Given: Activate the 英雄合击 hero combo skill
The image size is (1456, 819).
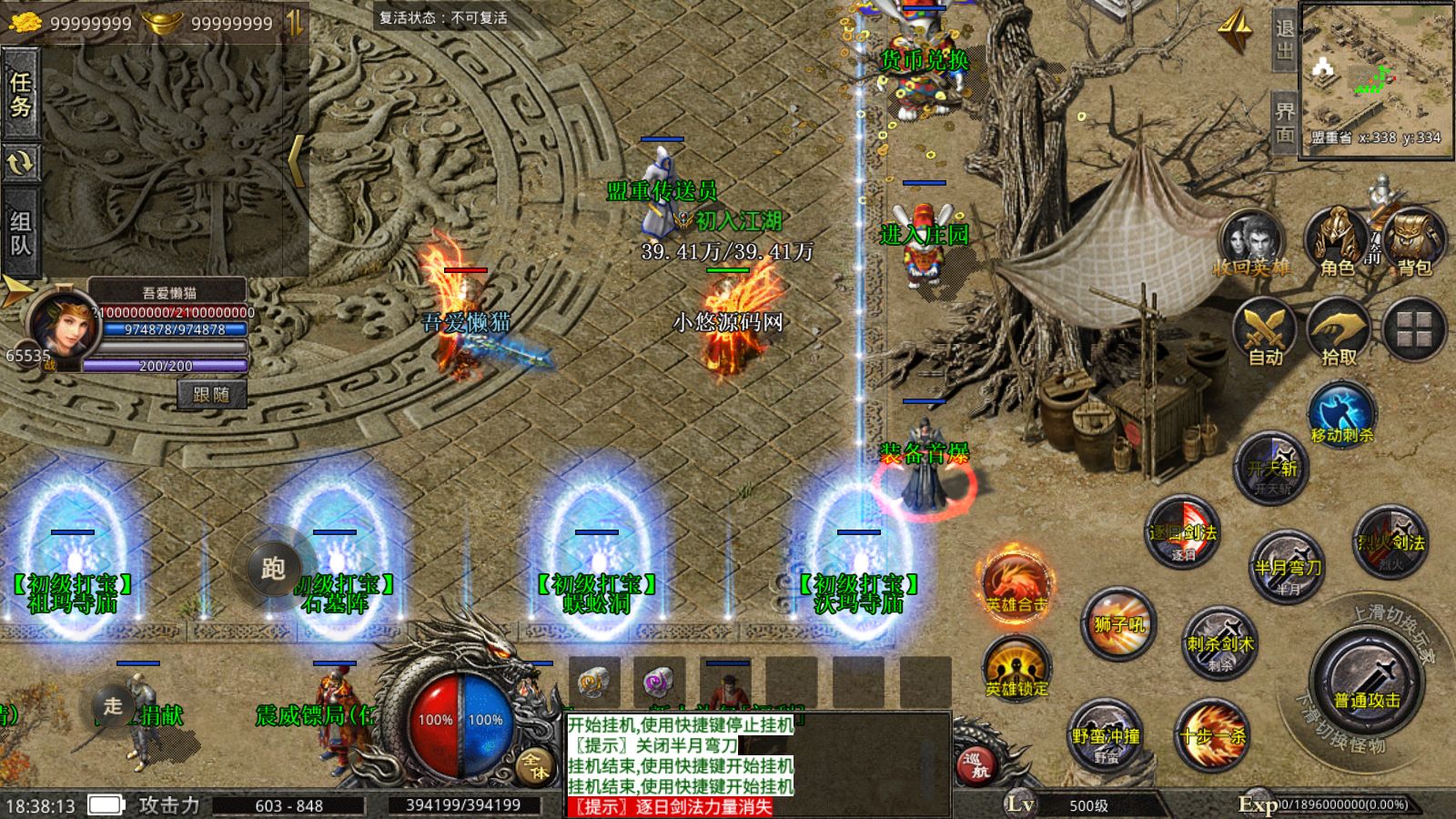Looking at the screenshot, I should click(1016, 582).
